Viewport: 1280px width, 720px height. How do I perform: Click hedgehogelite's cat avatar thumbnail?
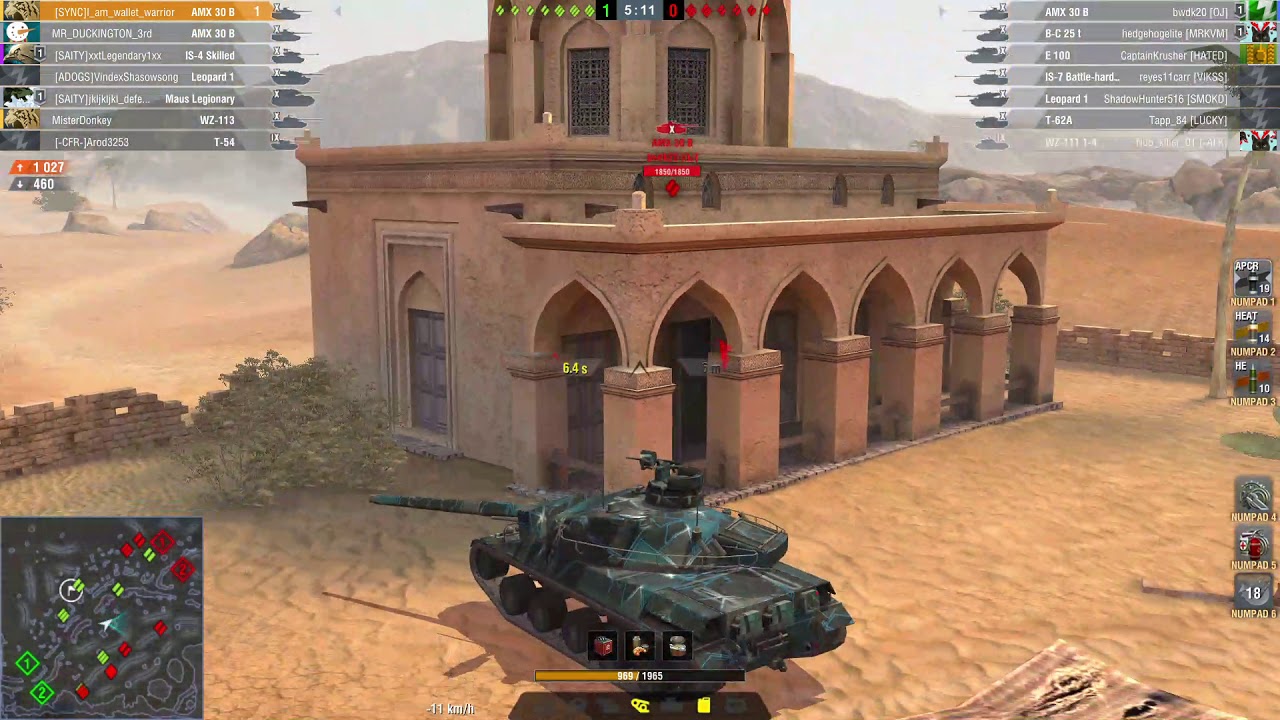(1261, 34)
